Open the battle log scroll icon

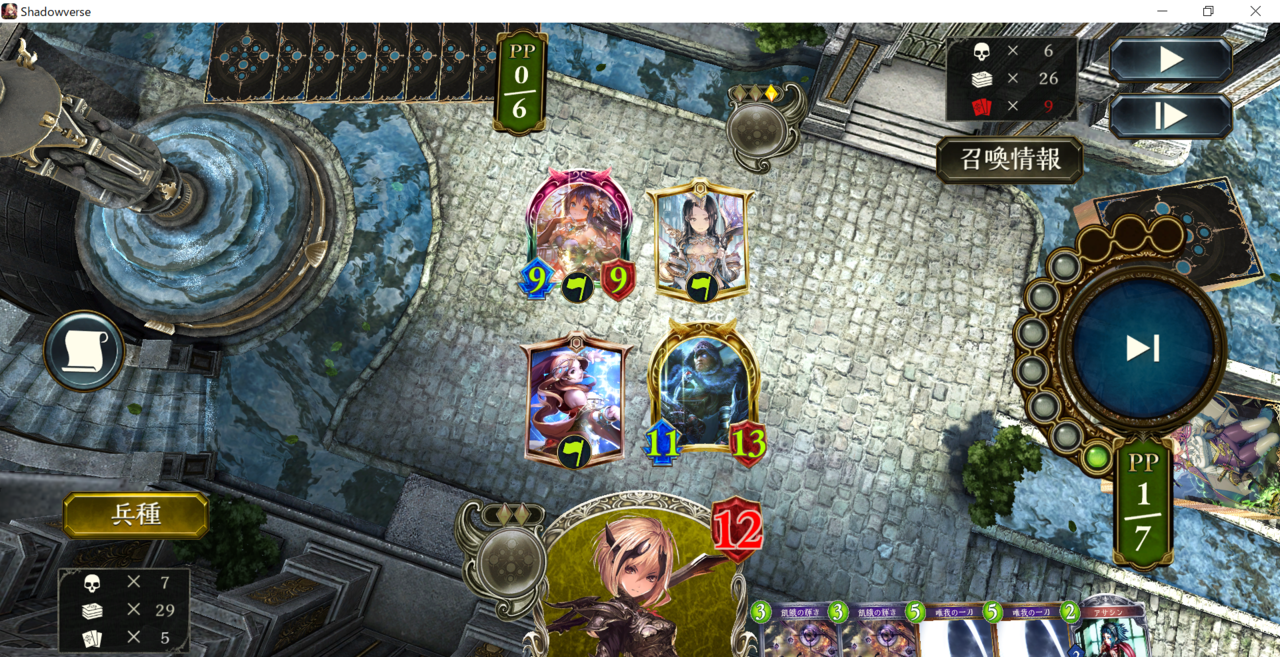84,351
